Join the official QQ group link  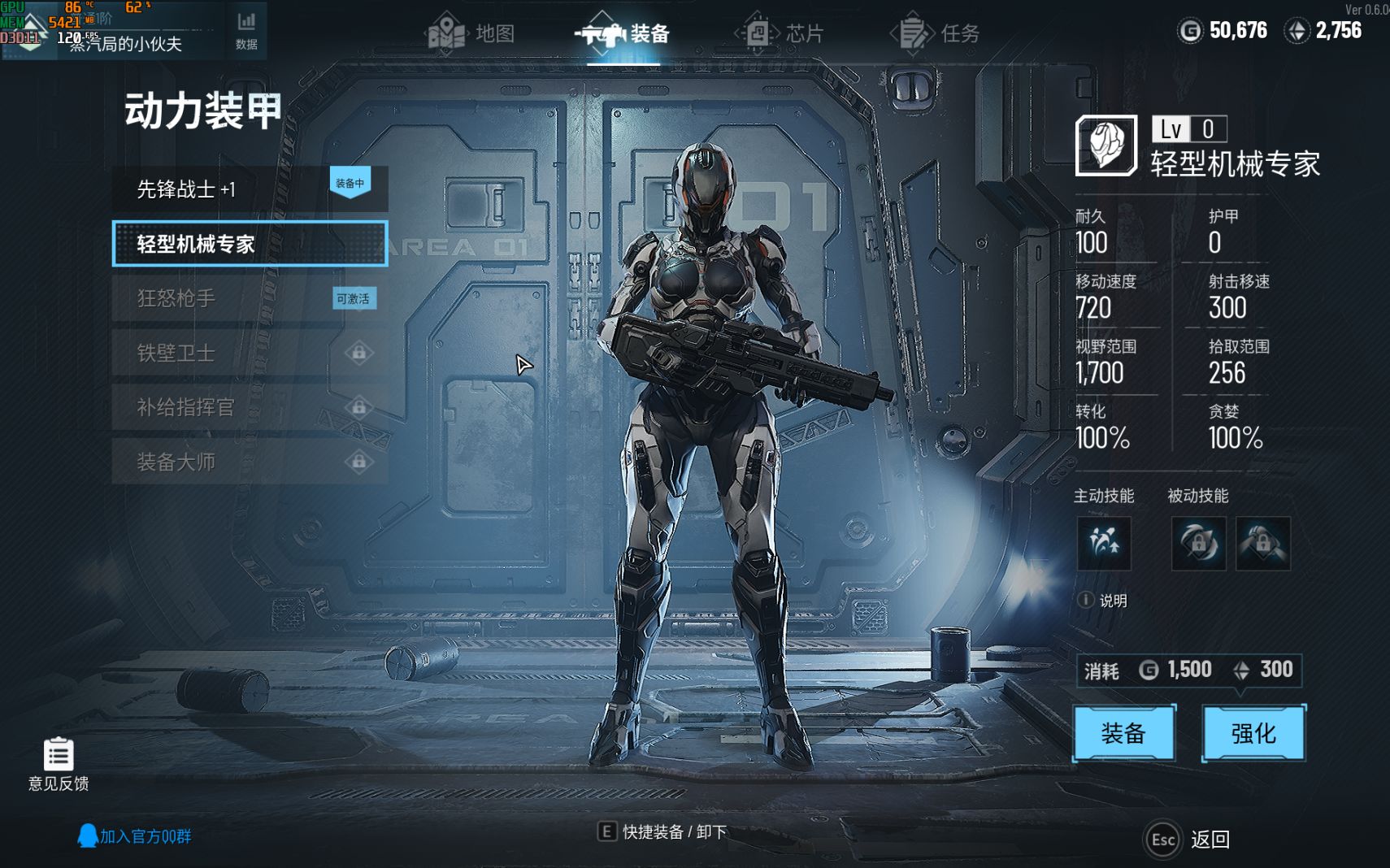135,836
